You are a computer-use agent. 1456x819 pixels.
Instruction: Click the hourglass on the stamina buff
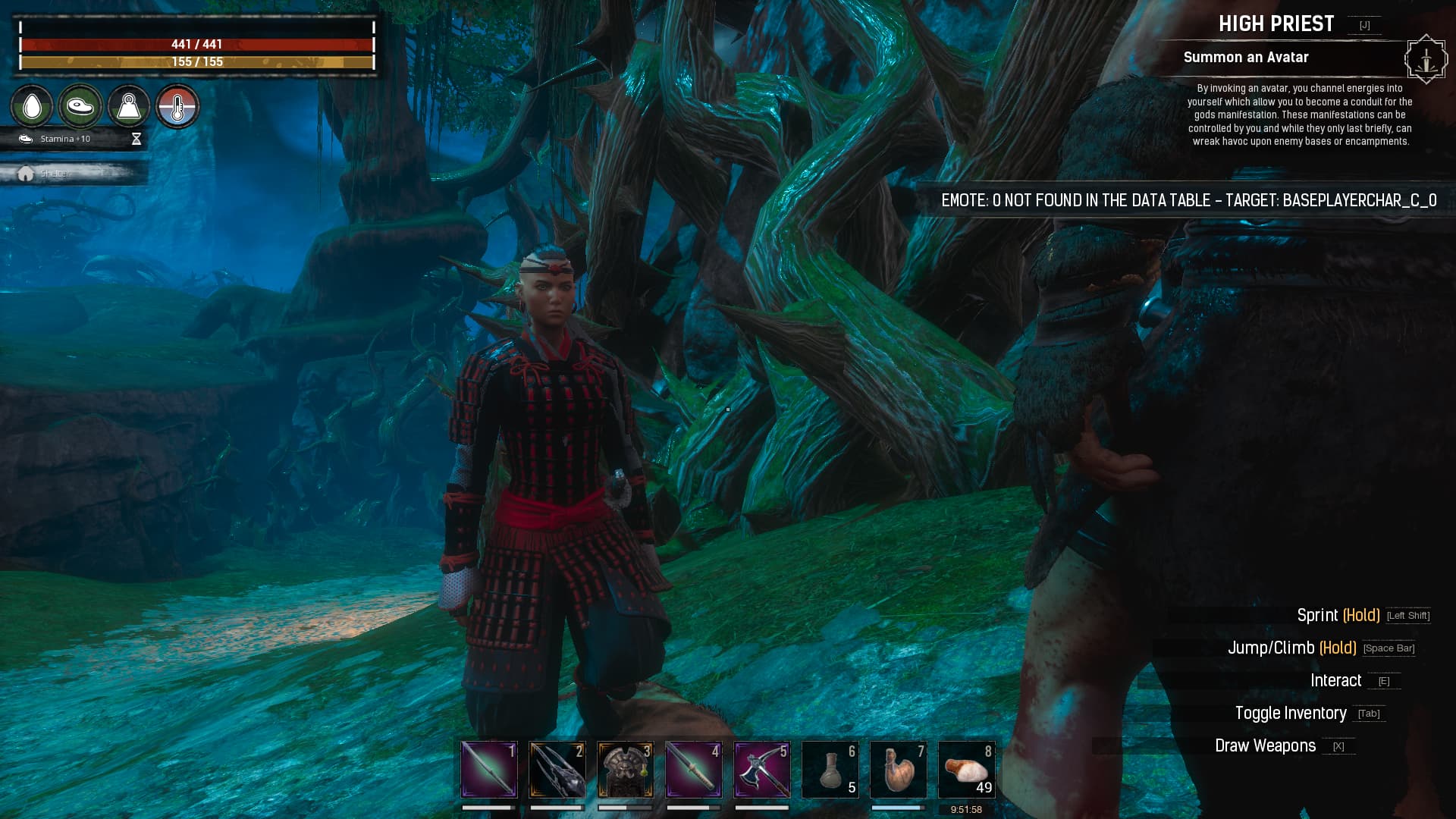tap(136, 139)
